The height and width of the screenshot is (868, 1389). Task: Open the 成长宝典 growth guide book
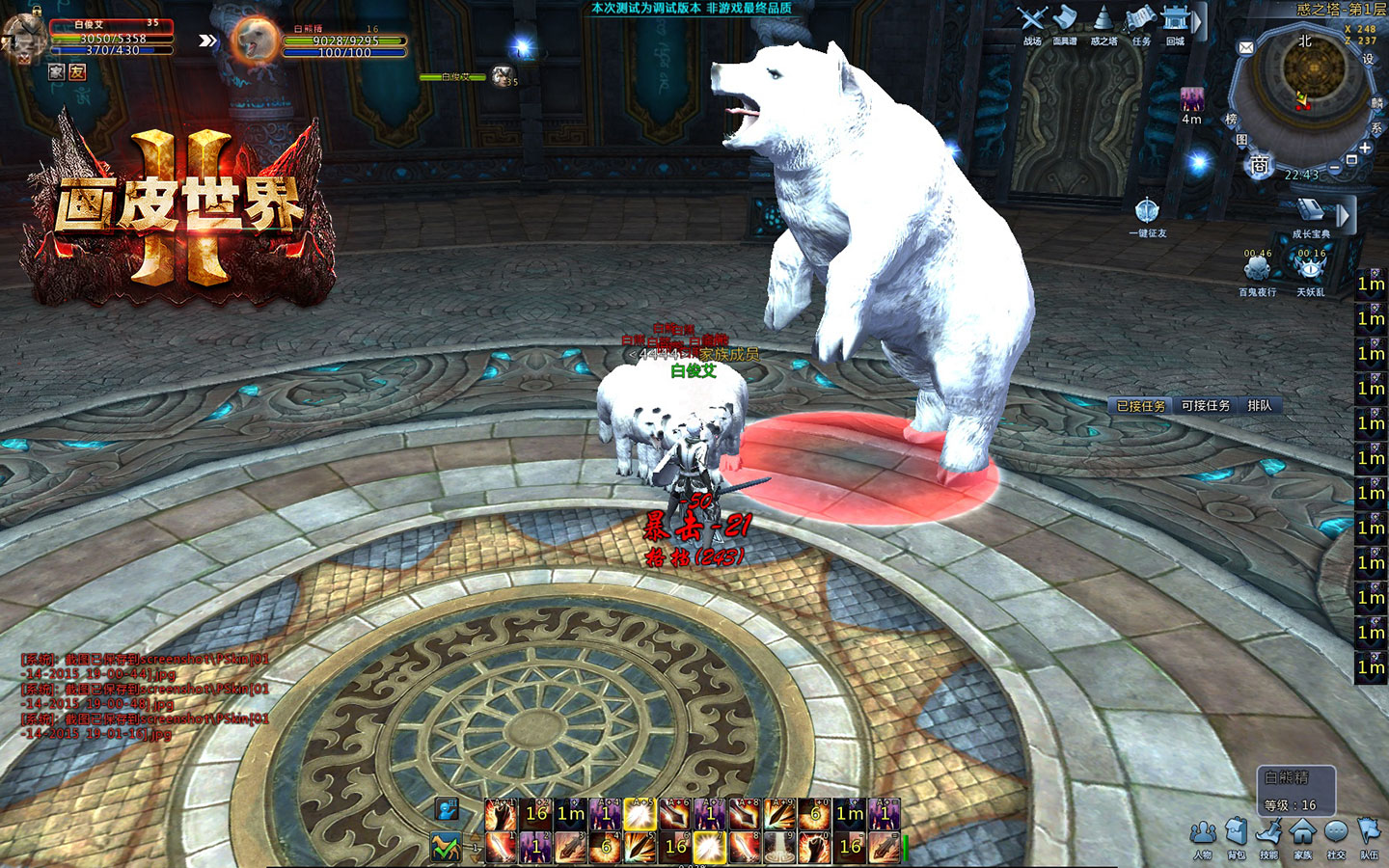1311,213
